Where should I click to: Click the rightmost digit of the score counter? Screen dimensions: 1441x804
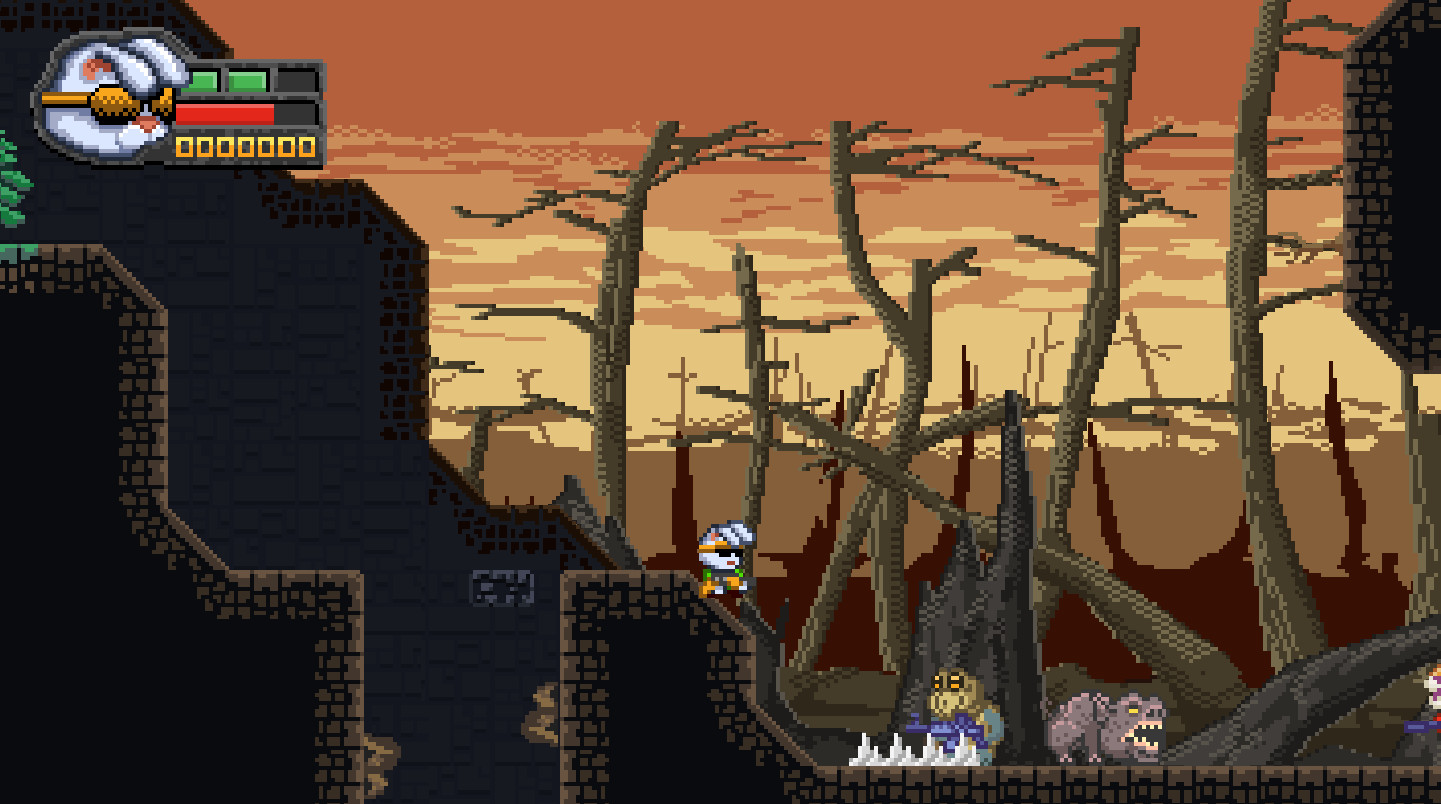[x=307, y=146]
